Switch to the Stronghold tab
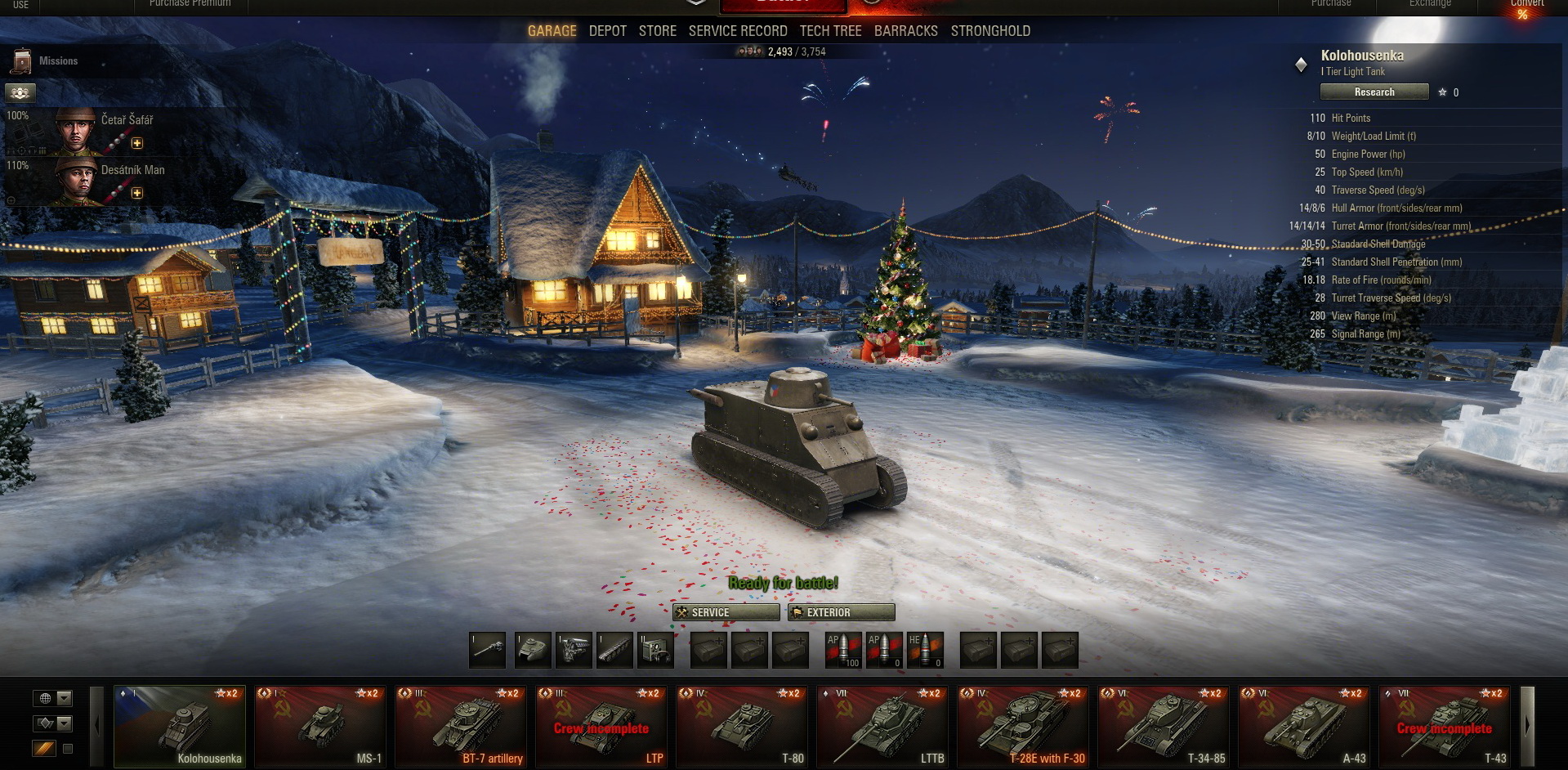 click(990, 31)
